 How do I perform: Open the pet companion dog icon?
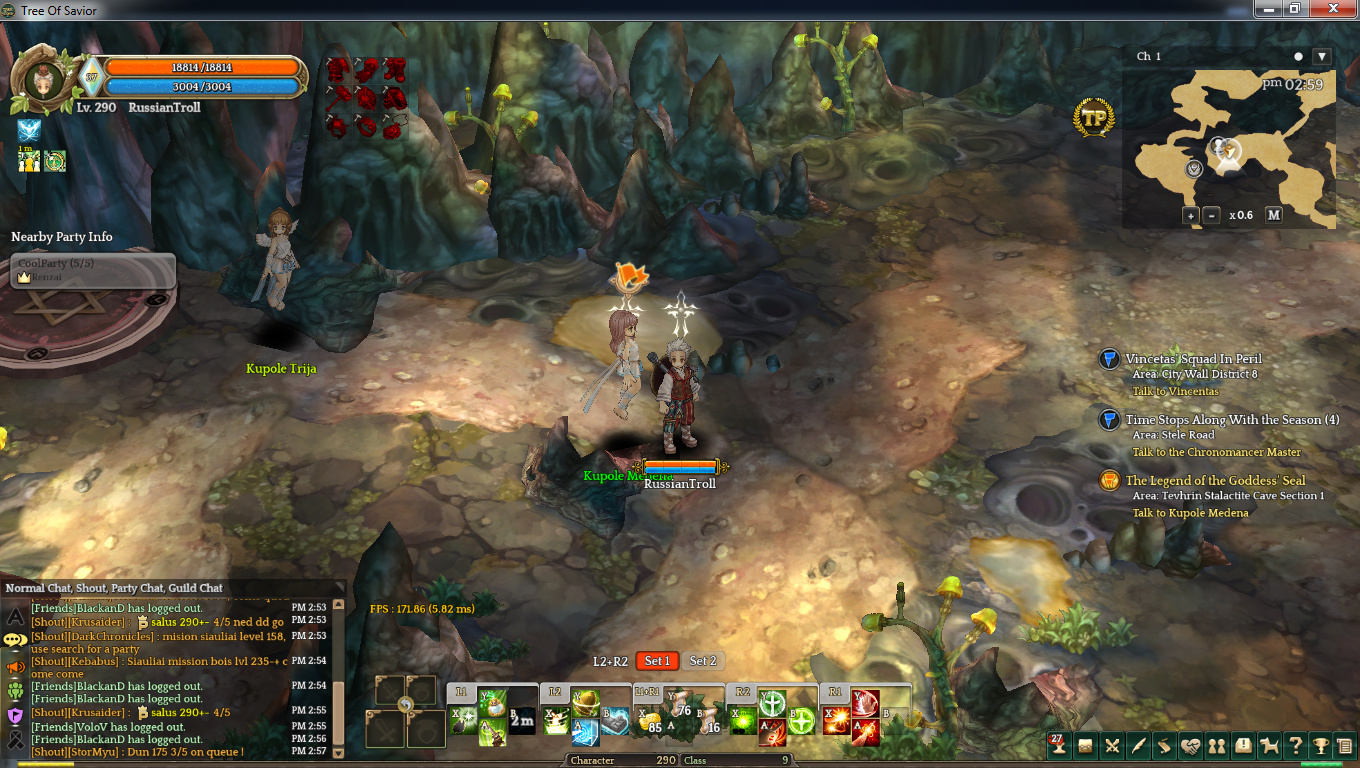click(x=1269, y=746)
